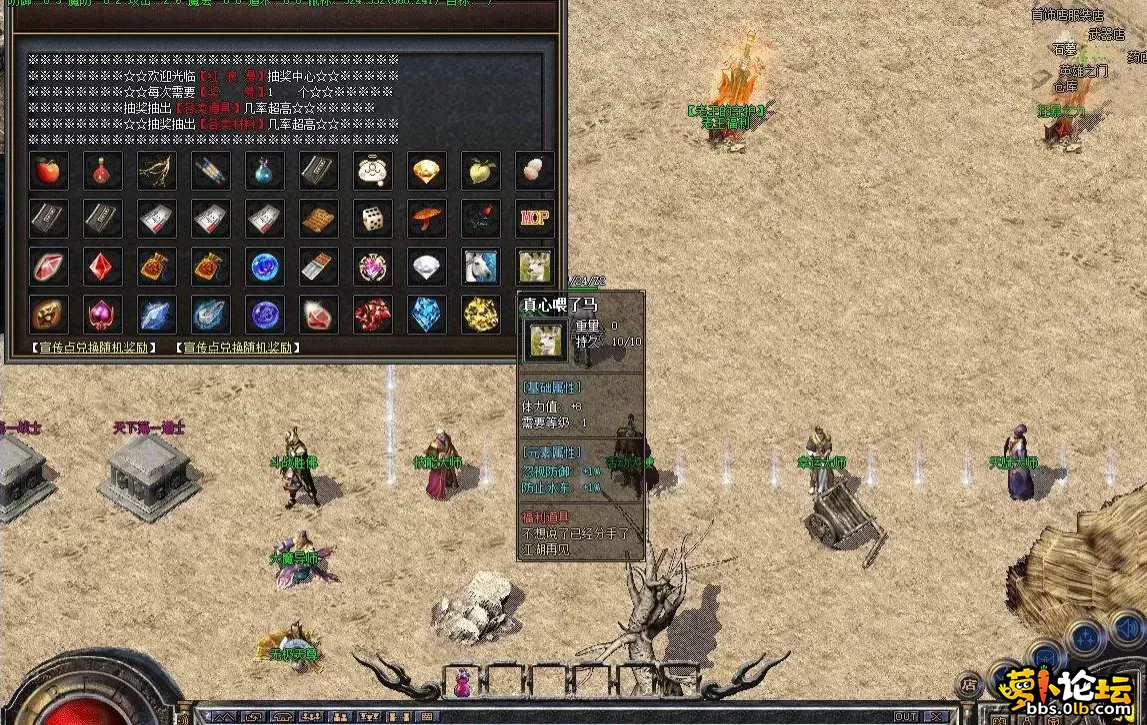The height and width of the screenshot is (725, 1147).
Task: Select the orange gemstone prize
Action: pos(427,171)
